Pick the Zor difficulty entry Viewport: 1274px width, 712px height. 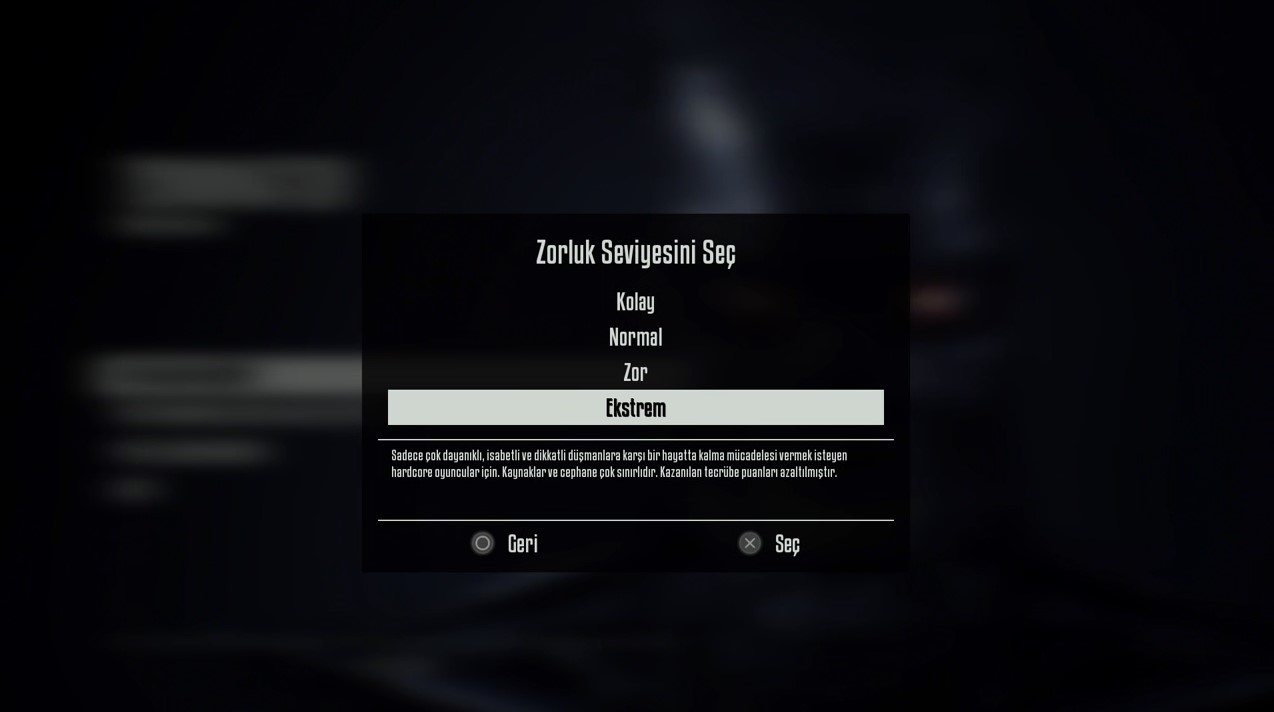[635, 373]
